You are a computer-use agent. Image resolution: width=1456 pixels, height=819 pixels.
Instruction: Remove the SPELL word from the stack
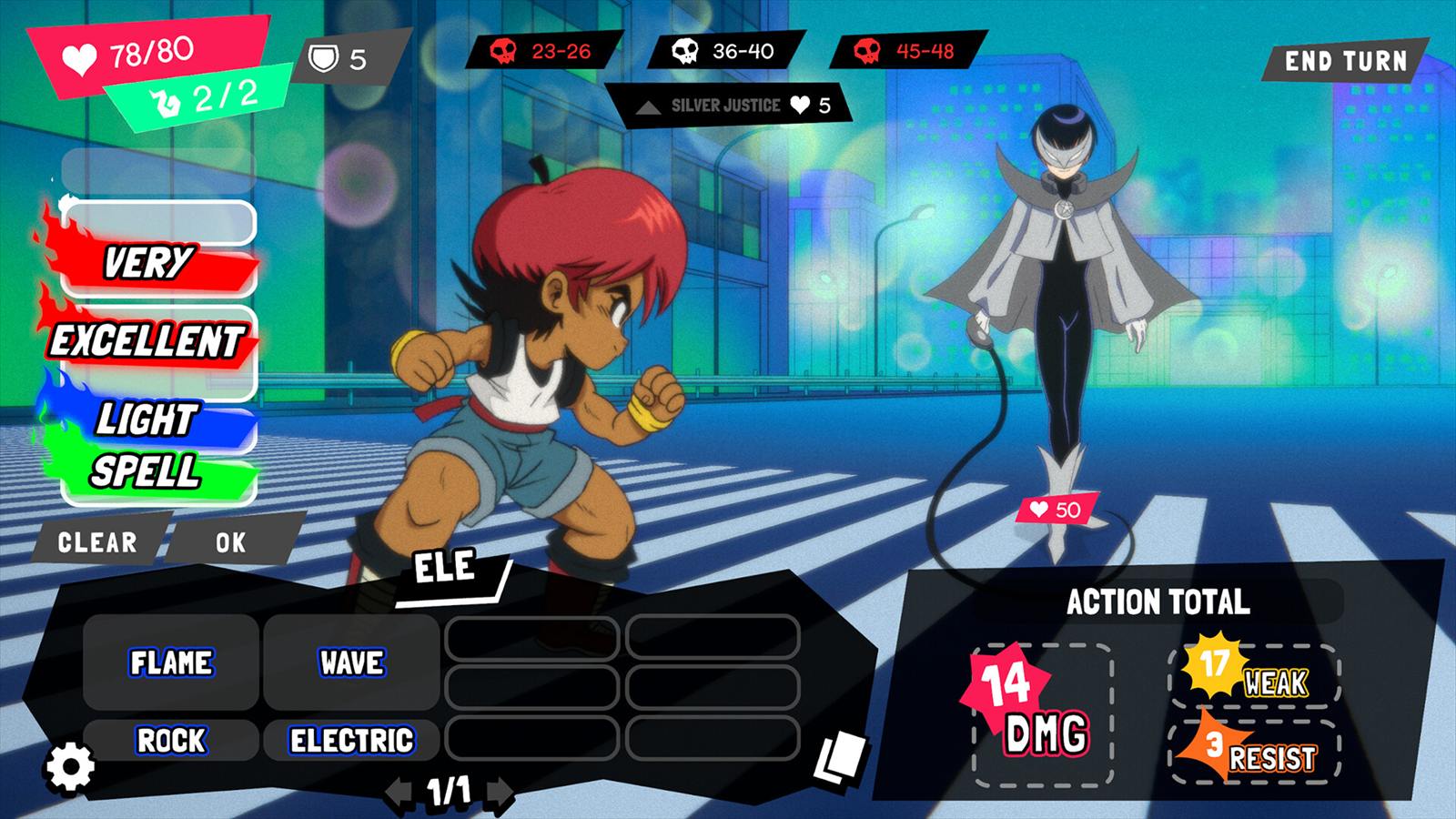click(147, 471)
